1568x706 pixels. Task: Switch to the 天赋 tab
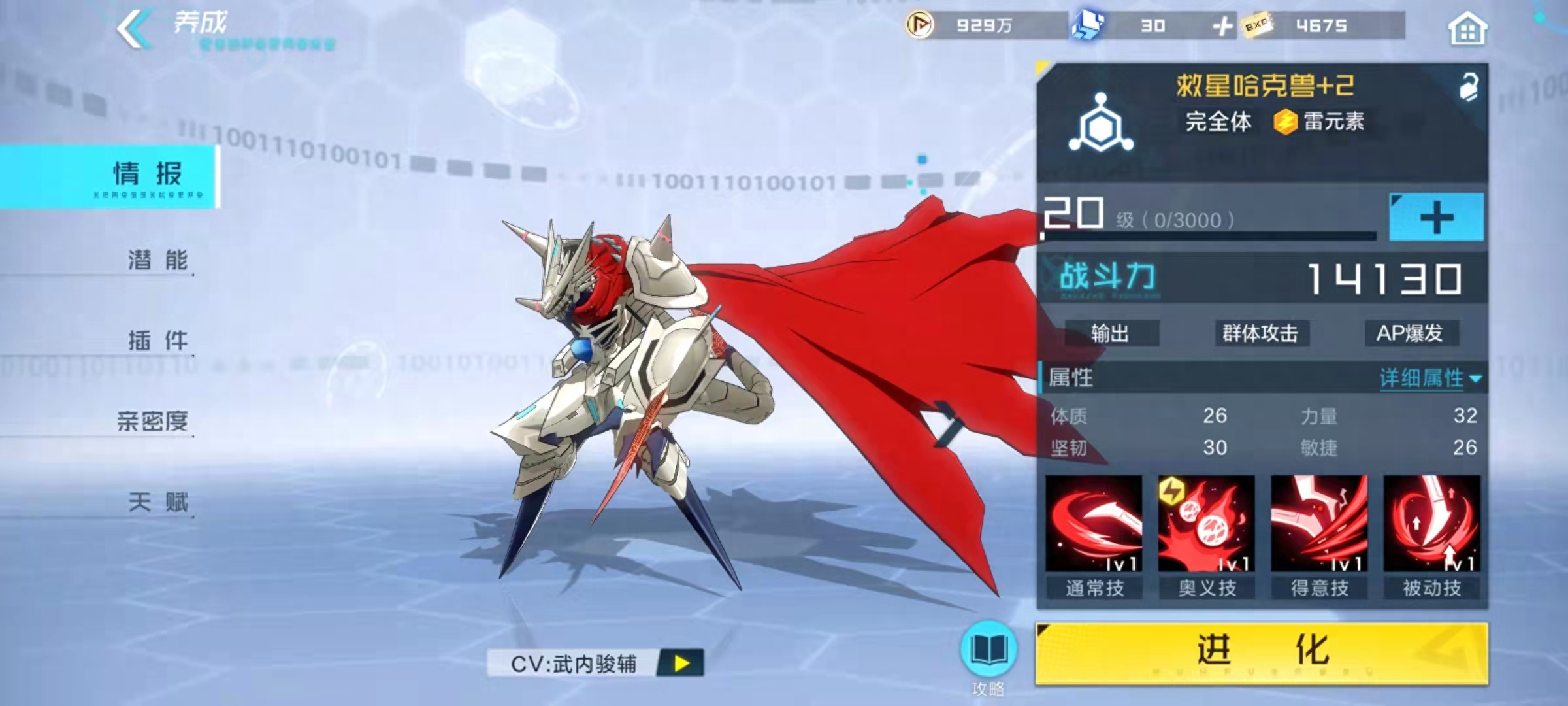click(x=157, y=502)
